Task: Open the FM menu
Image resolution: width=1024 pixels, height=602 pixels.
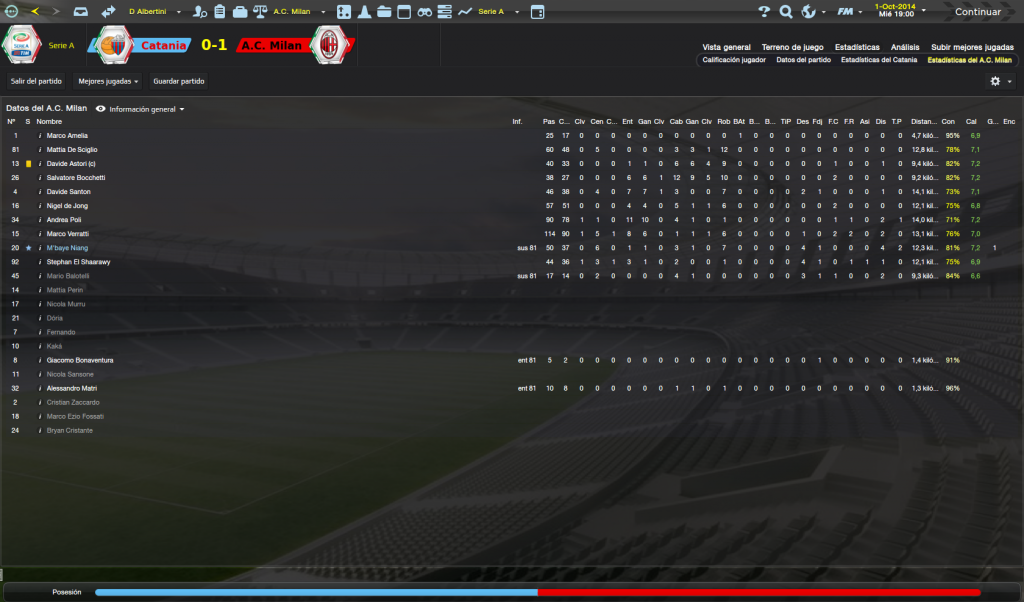Action: click(846, 12)
